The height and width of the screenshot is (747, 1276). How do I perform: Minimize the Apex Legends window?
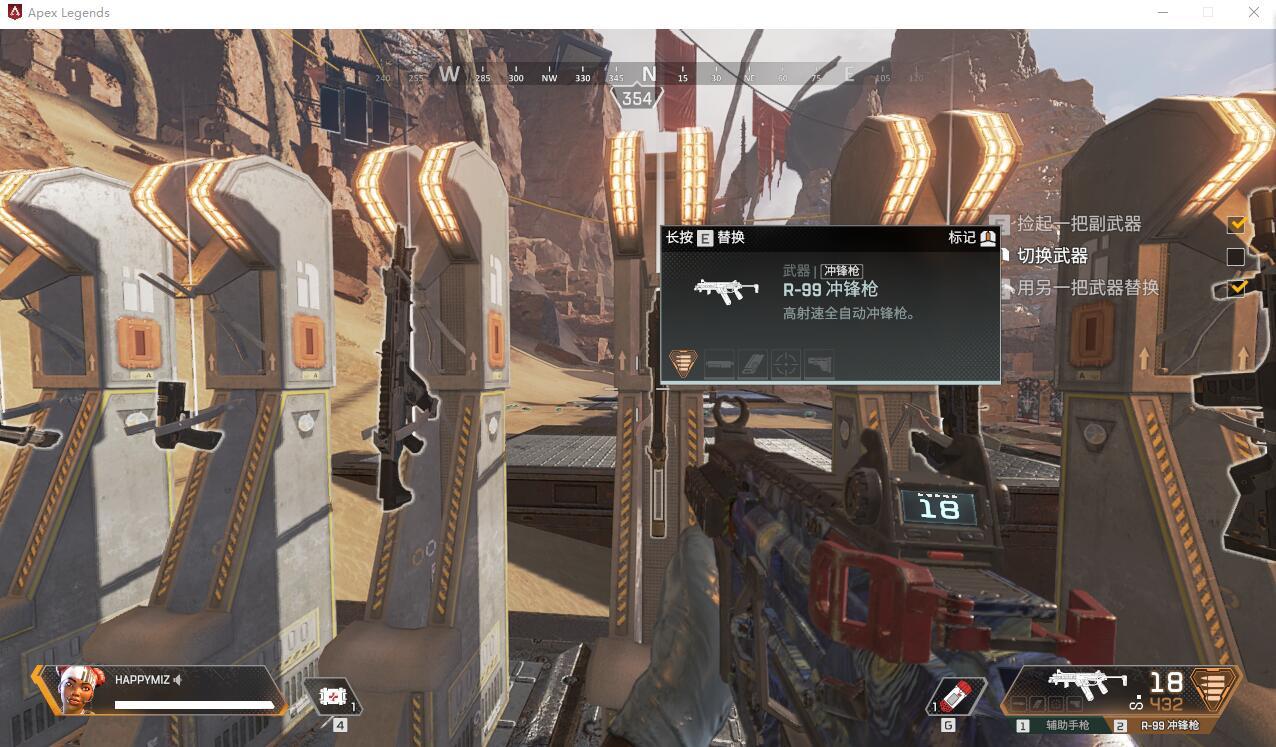pos(1163,13)
